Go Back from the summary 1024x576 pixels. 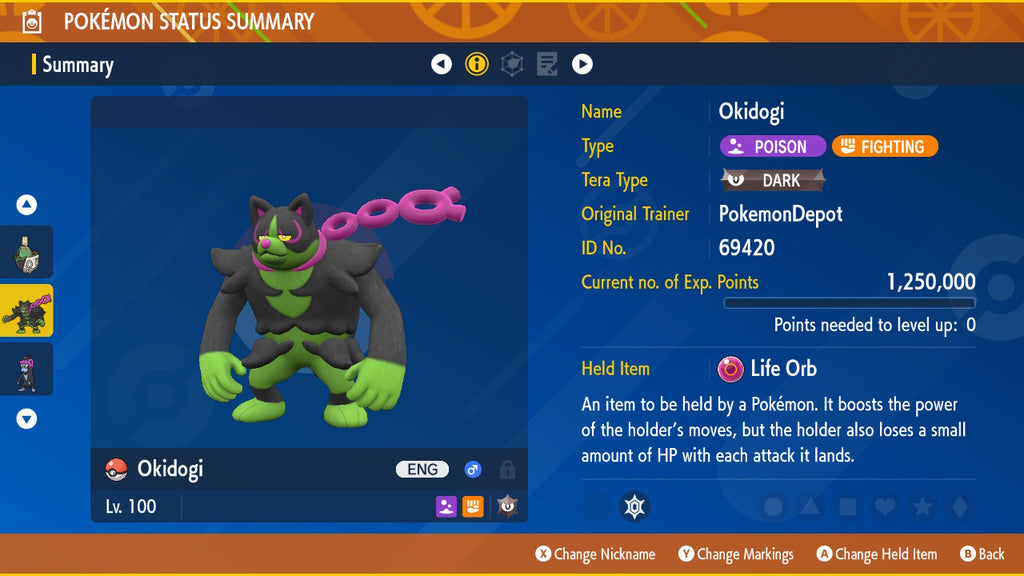[x=982, y=554]
